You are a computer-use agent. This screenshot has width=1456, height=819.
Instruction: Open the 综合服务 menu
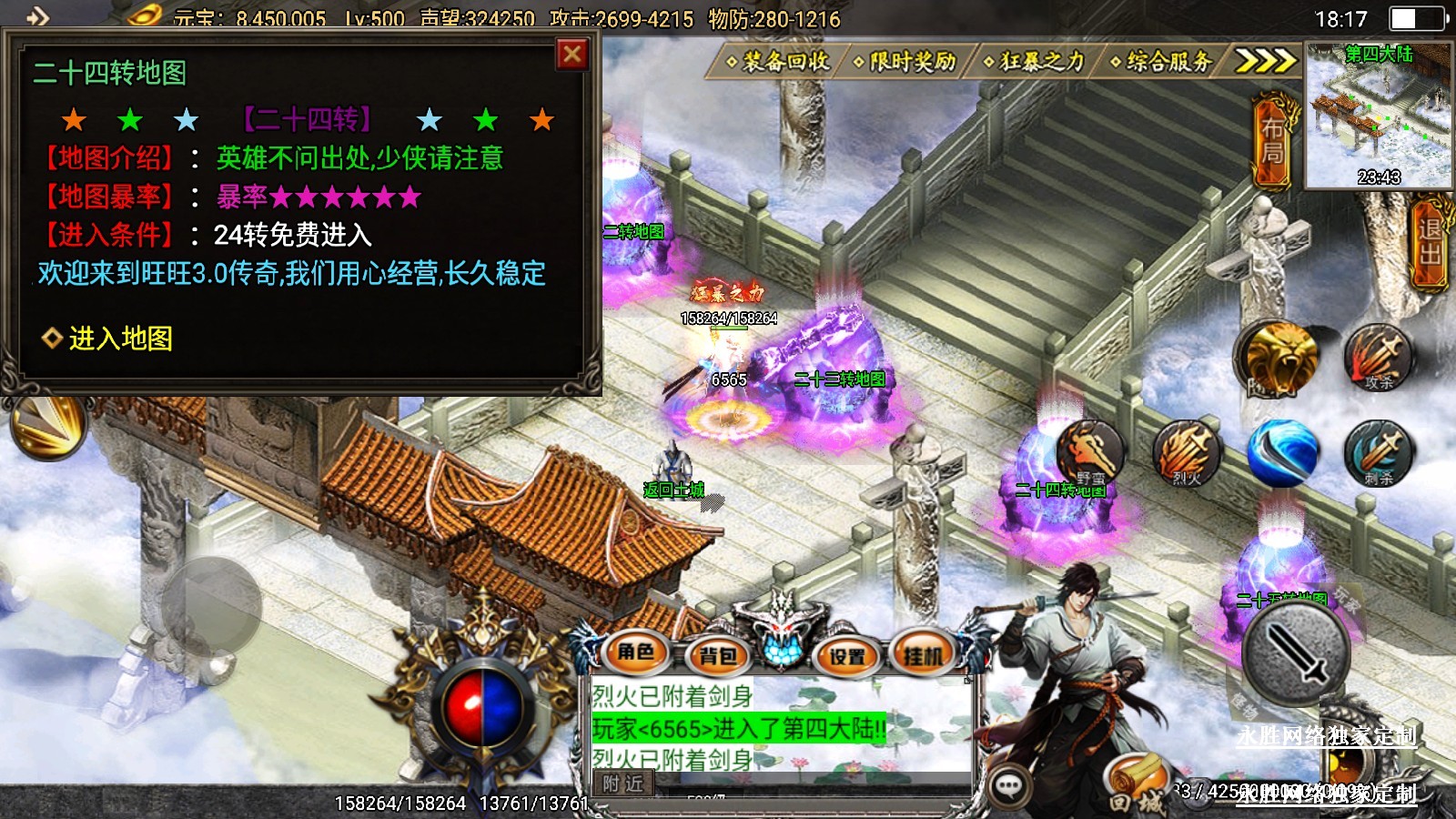pyautogui.click(x=1163, y=62)
